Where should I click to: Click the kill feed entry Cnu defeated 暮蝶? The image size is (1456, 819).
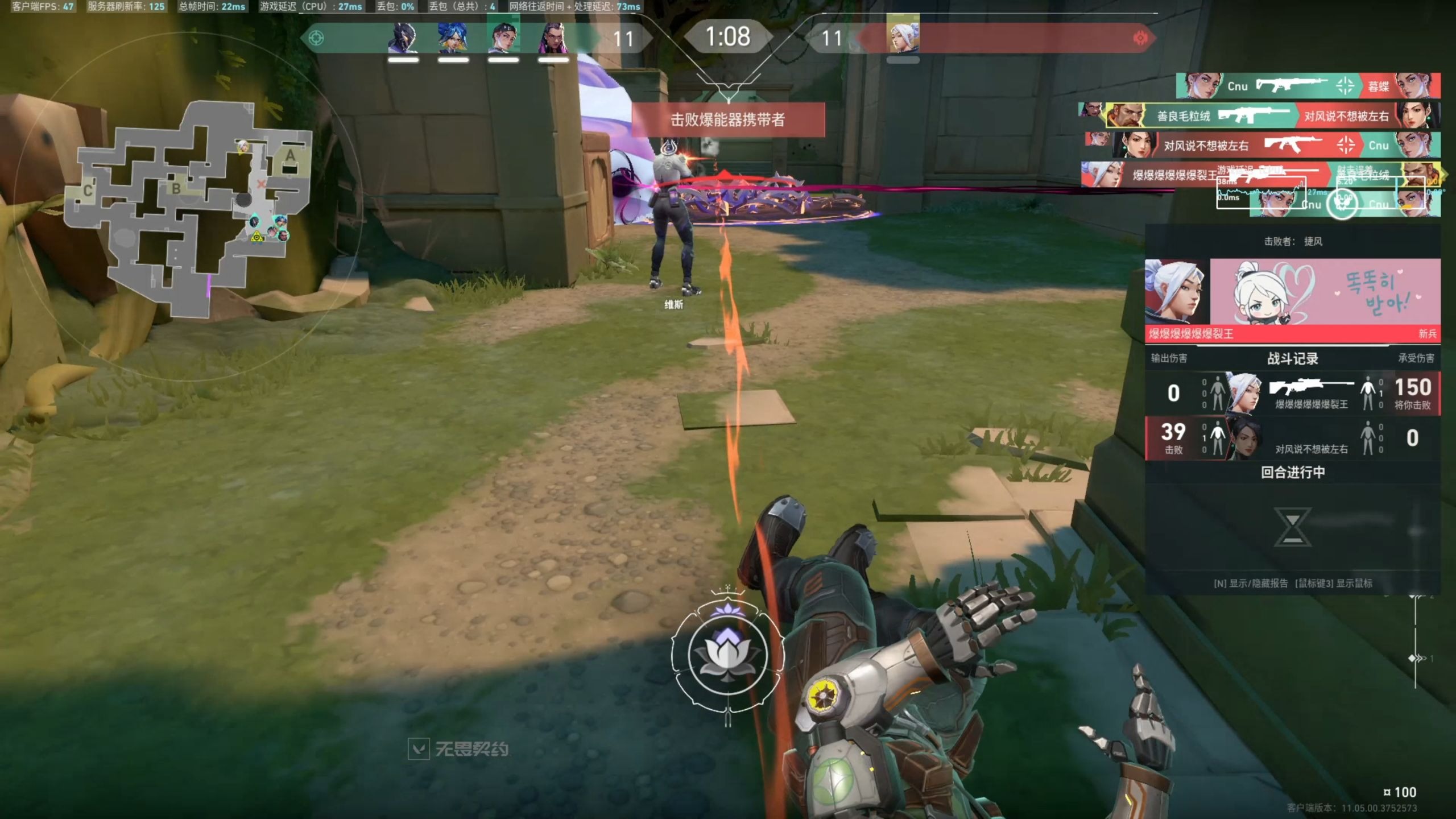1308,86
